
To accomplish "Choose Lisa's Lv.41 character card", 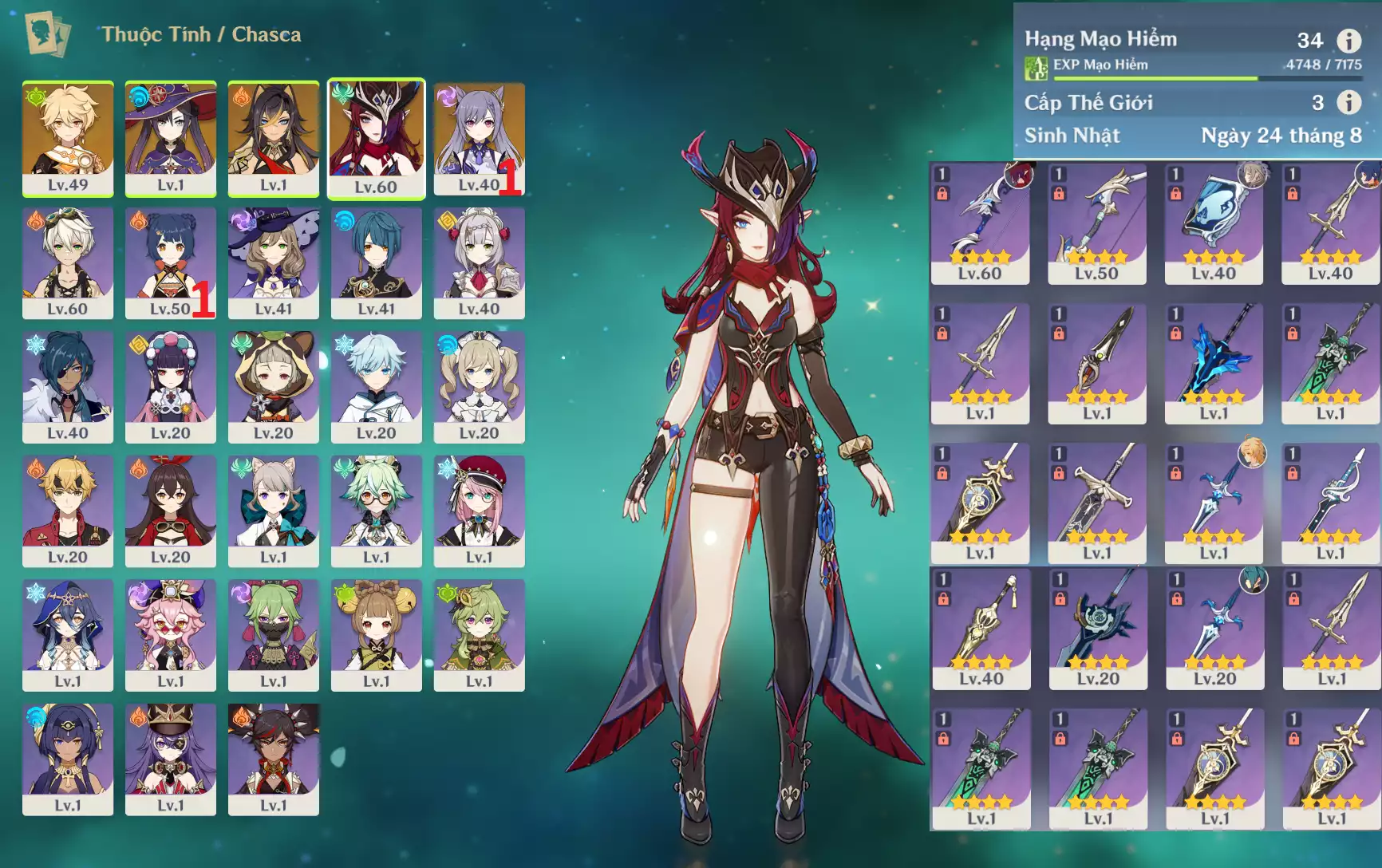I will pyautogui.click(x=273, y=262).
